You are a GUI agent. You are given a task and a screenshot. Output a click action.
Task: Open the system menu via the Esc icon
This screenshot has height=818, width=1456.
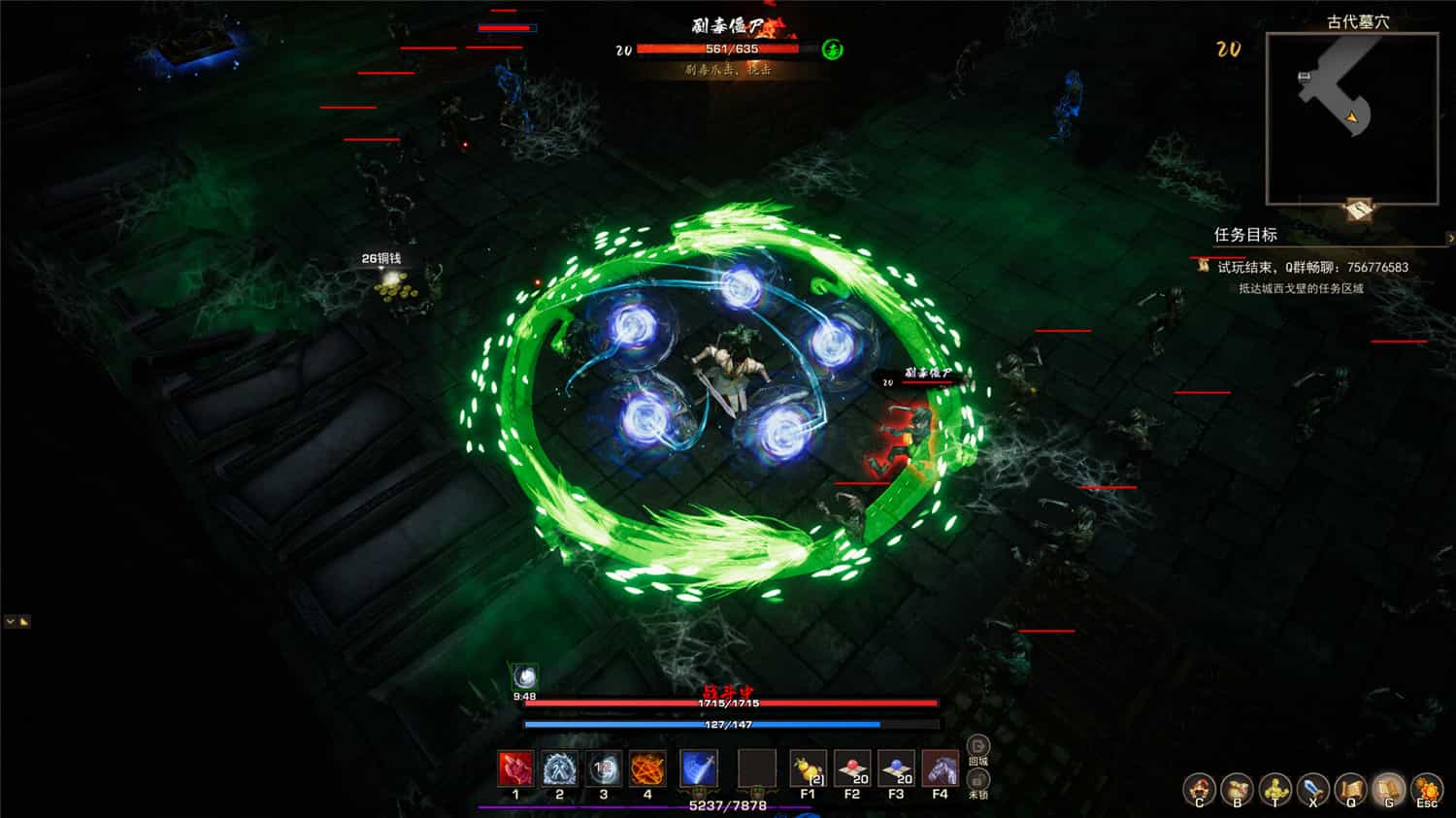pos(1427,789)
